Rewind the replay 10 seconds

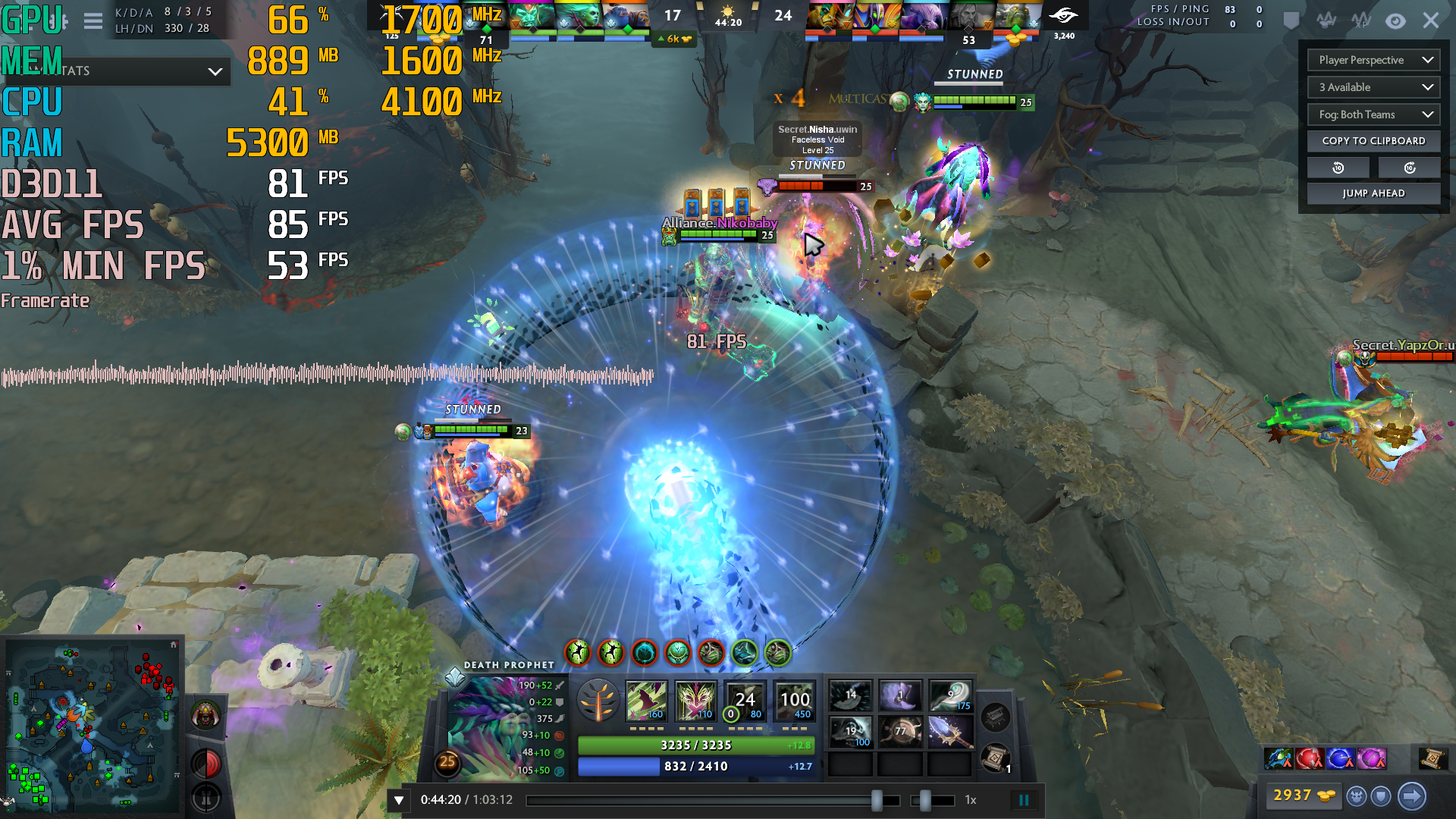(1338, 168)
